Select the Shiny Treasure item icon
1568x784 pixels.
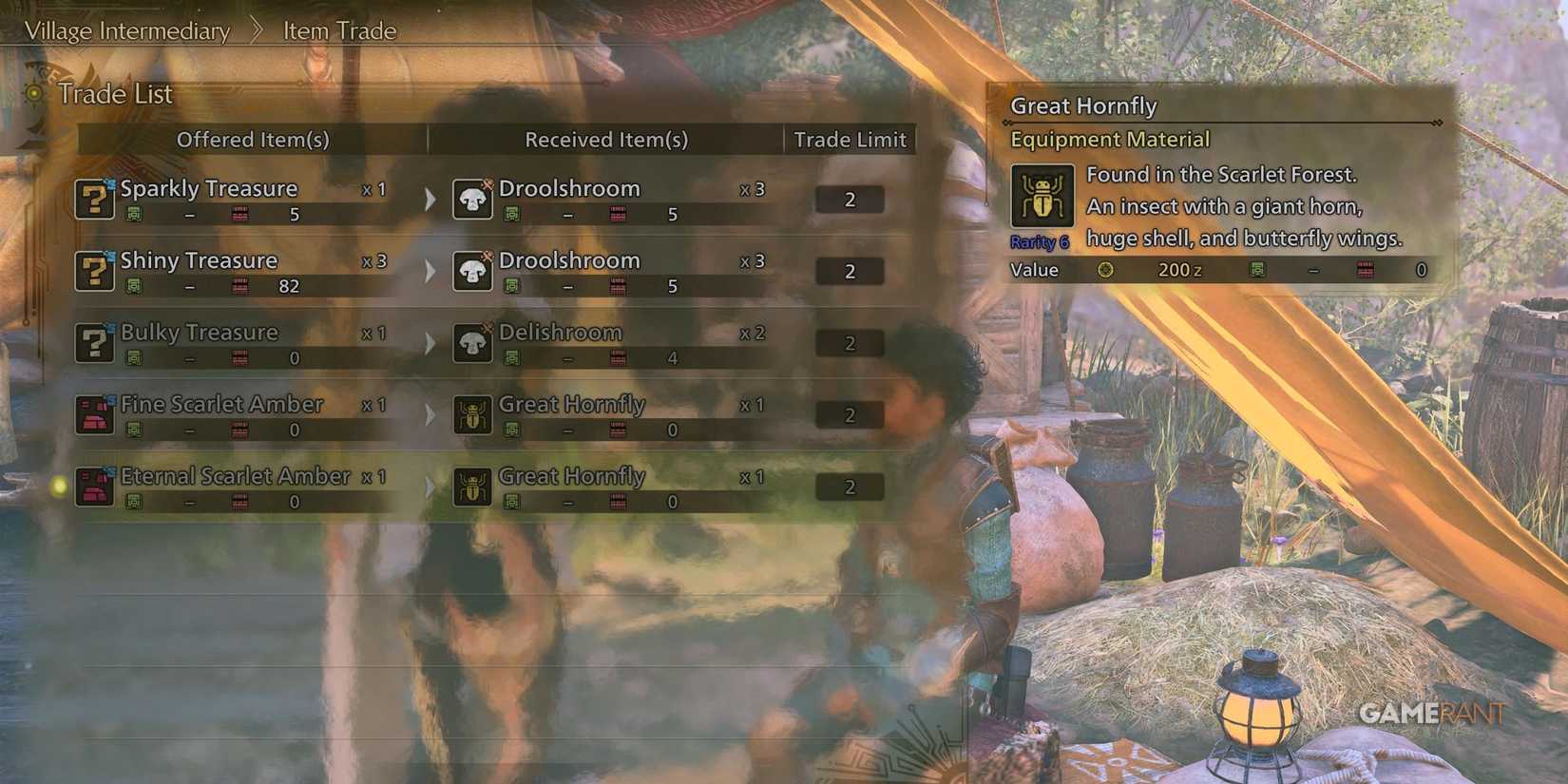pos(94,272)
